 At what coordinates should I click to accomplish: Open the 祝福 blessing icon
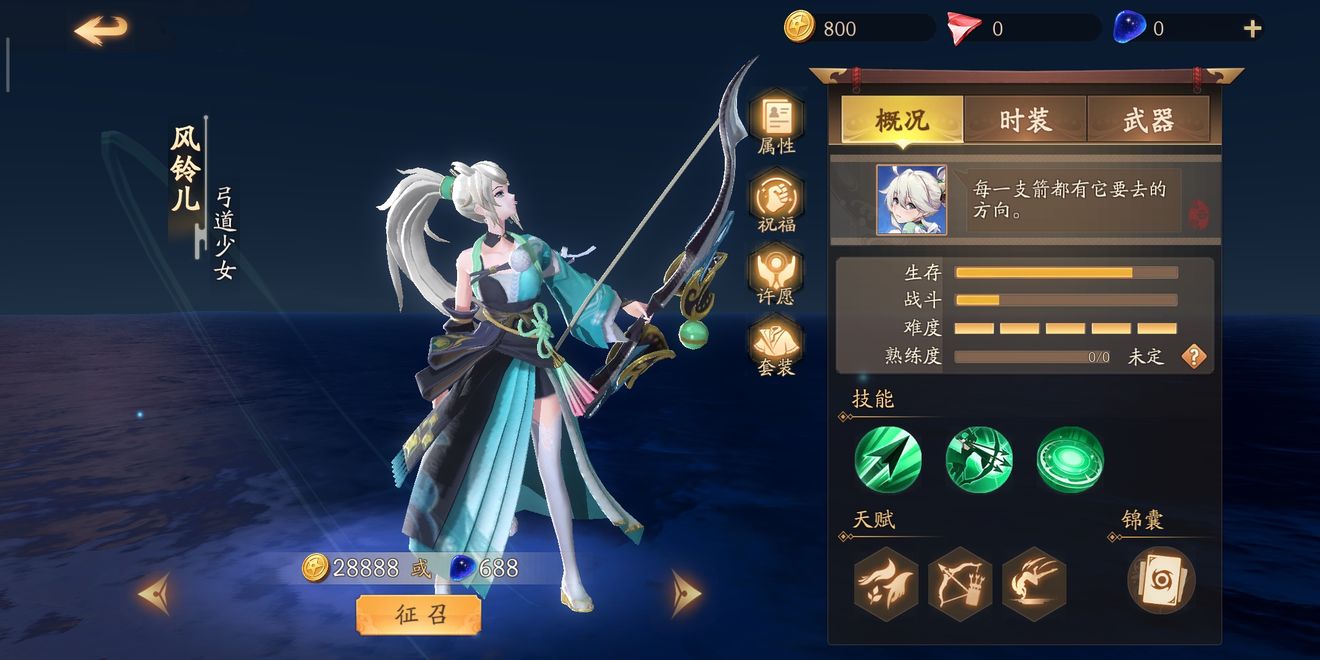pyautogui.click(x=776, y=201)
